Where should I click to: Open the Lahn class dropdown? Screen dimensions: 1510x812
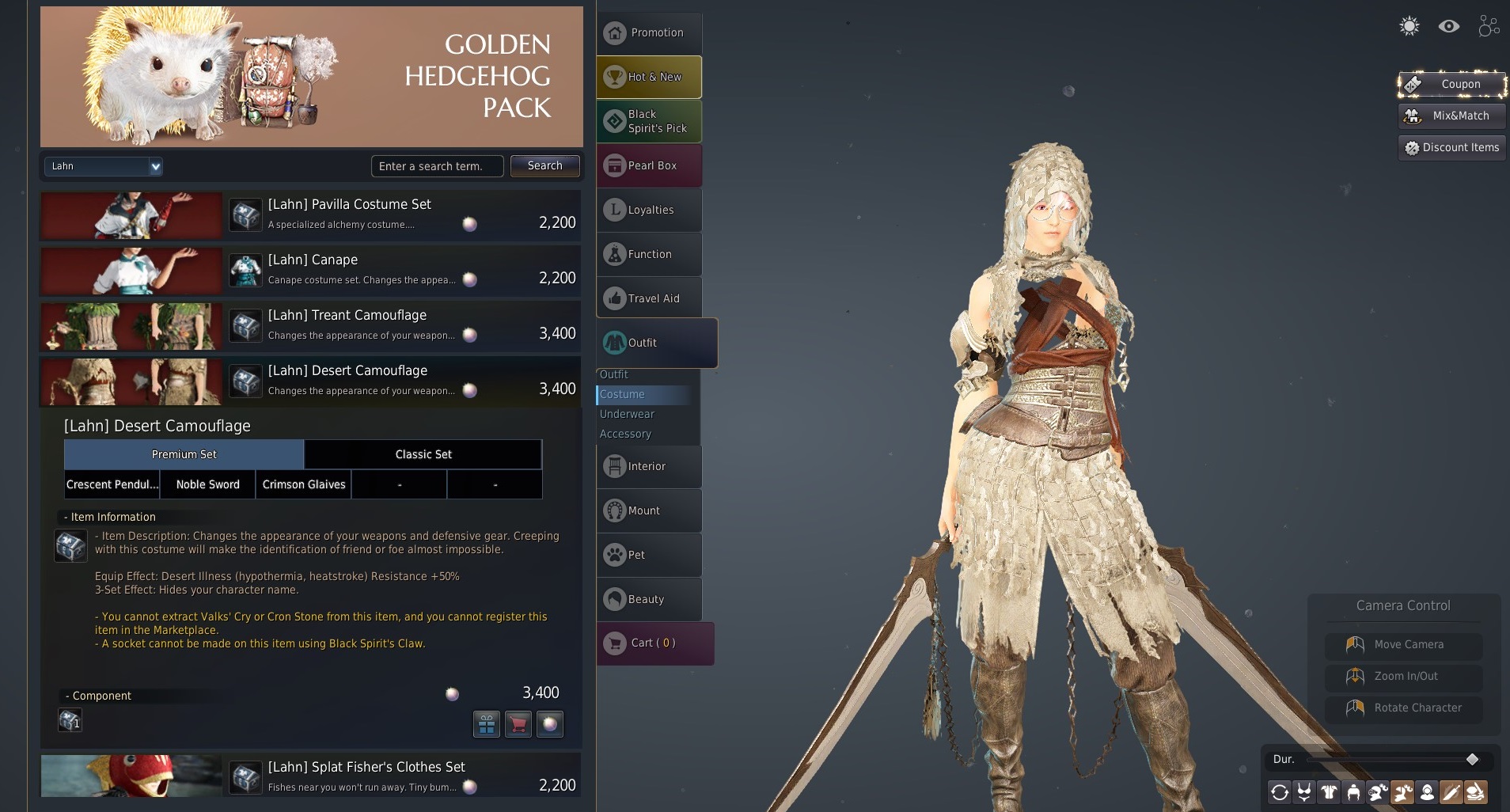click(103, 166)
